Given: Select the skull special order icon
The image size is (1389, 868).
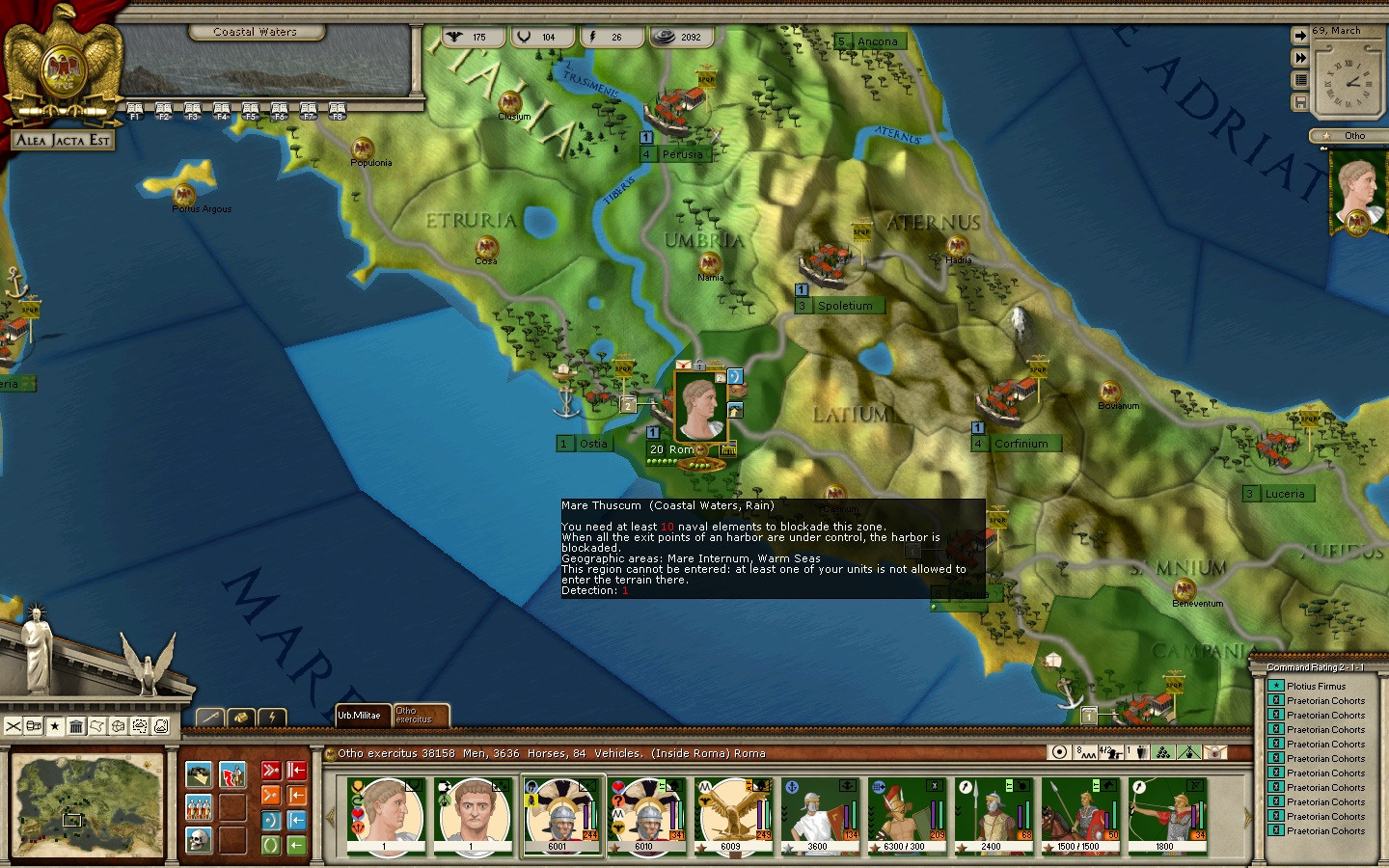Looking at the screenshot, I should (x=199, y=840).
